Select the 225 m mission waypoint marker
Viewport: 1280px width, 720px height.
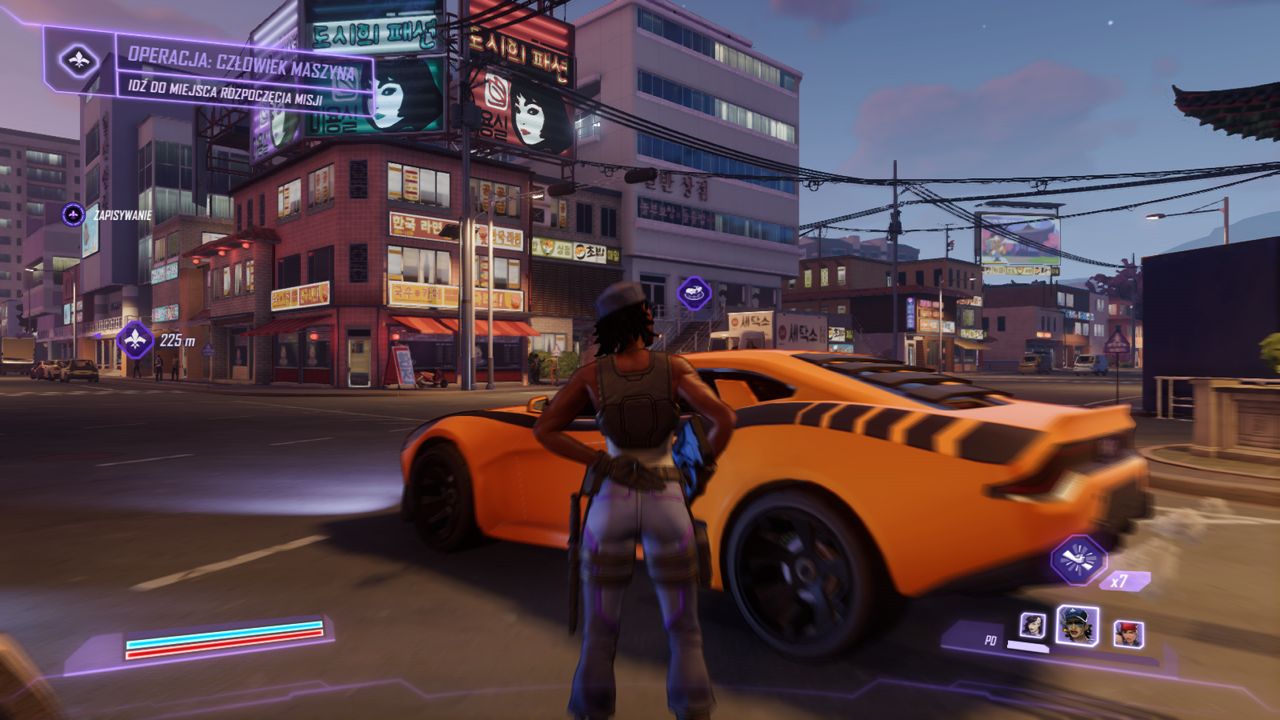tap(135, 340)
